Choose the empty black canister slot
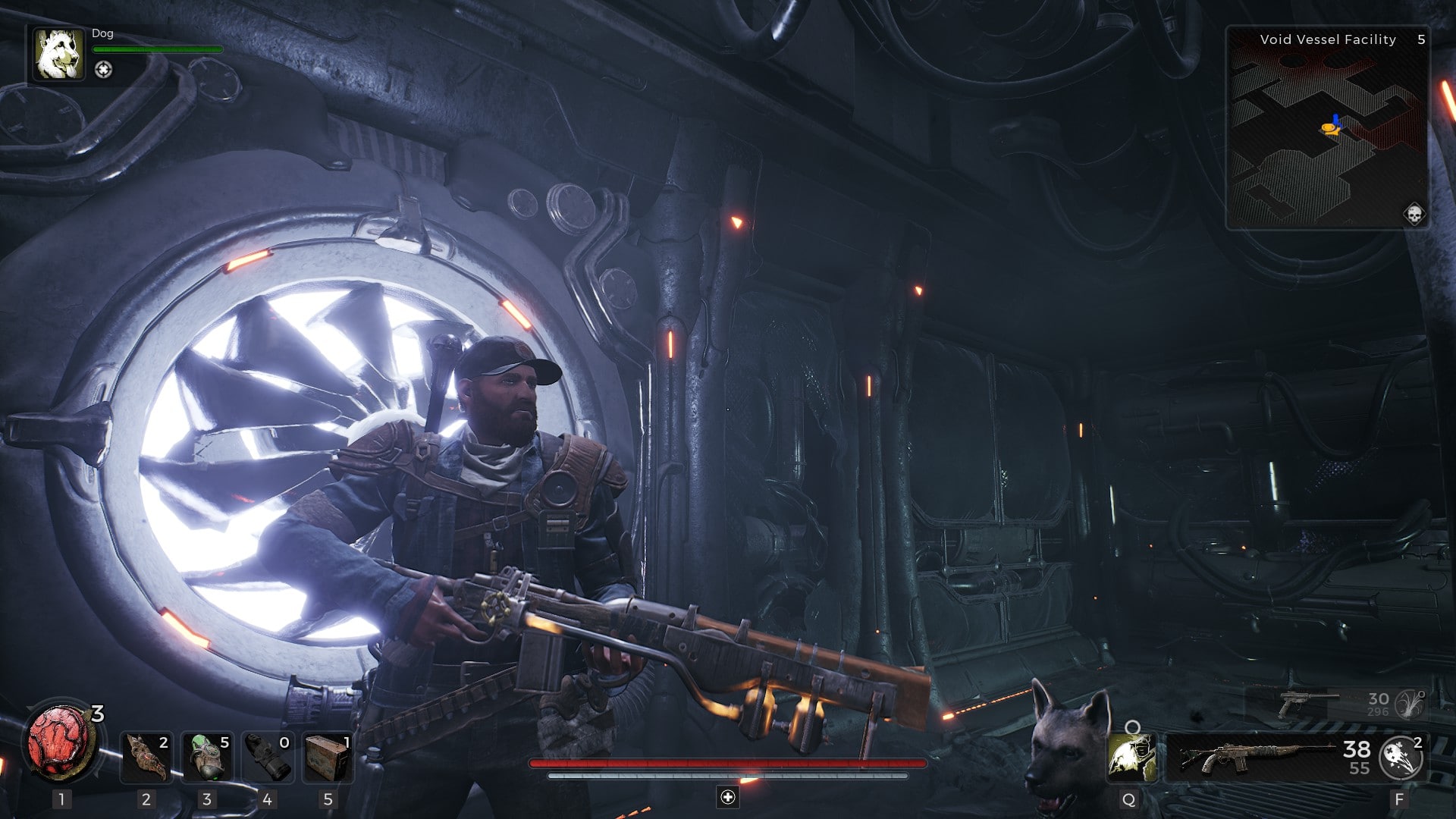This screenshot has width=1456, height=819. 268,758
